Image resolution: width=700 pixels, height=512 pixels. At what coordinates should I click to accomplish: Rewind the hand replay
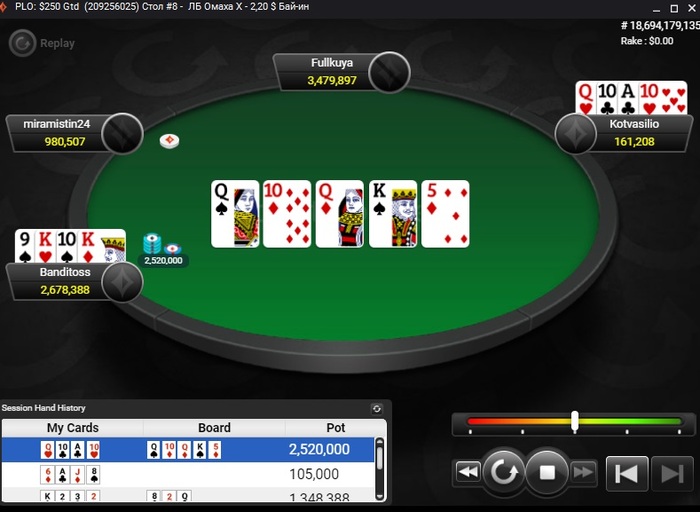(467, 472)
